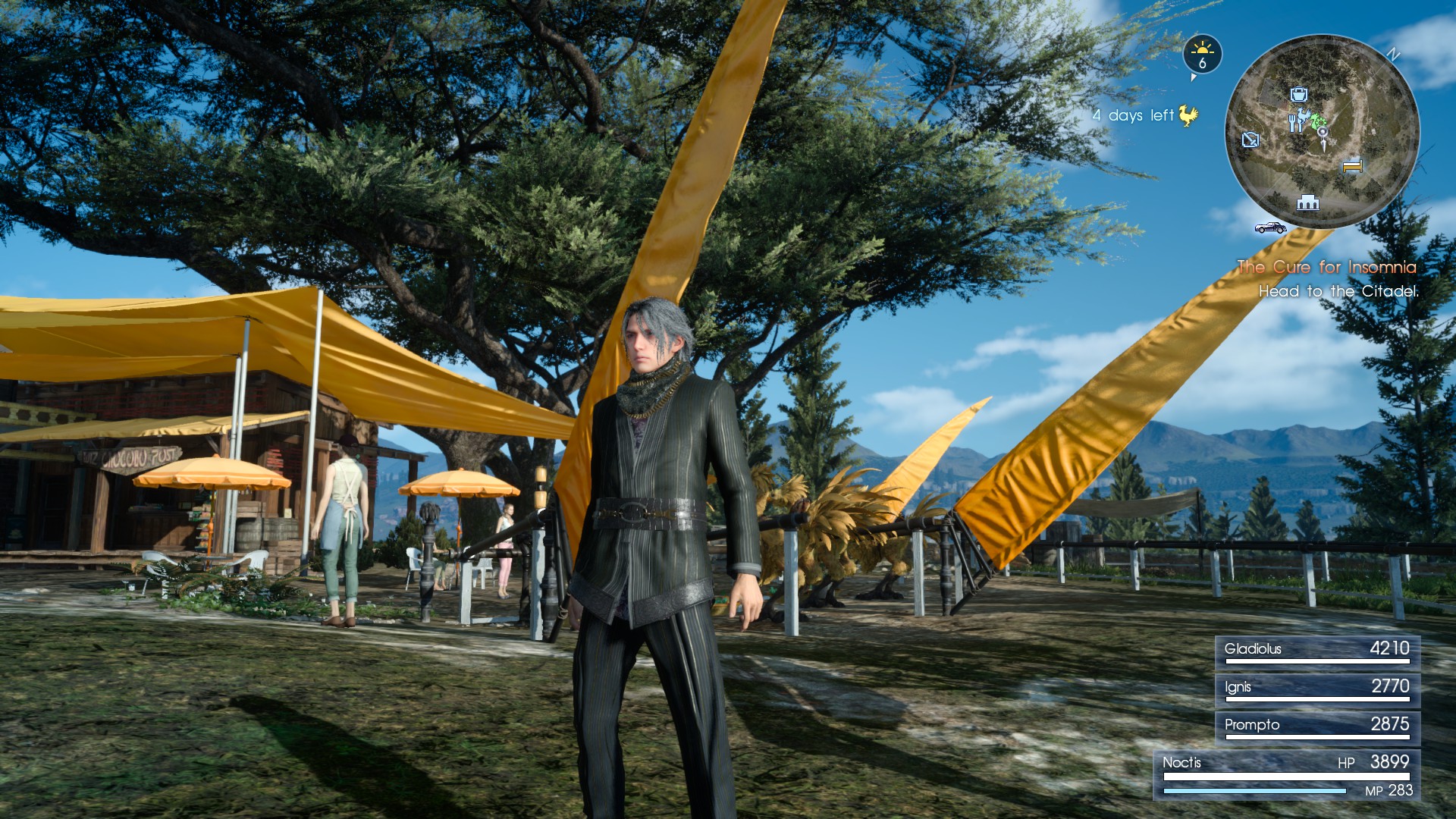Select the yellow bed lodging marker

1352,165
